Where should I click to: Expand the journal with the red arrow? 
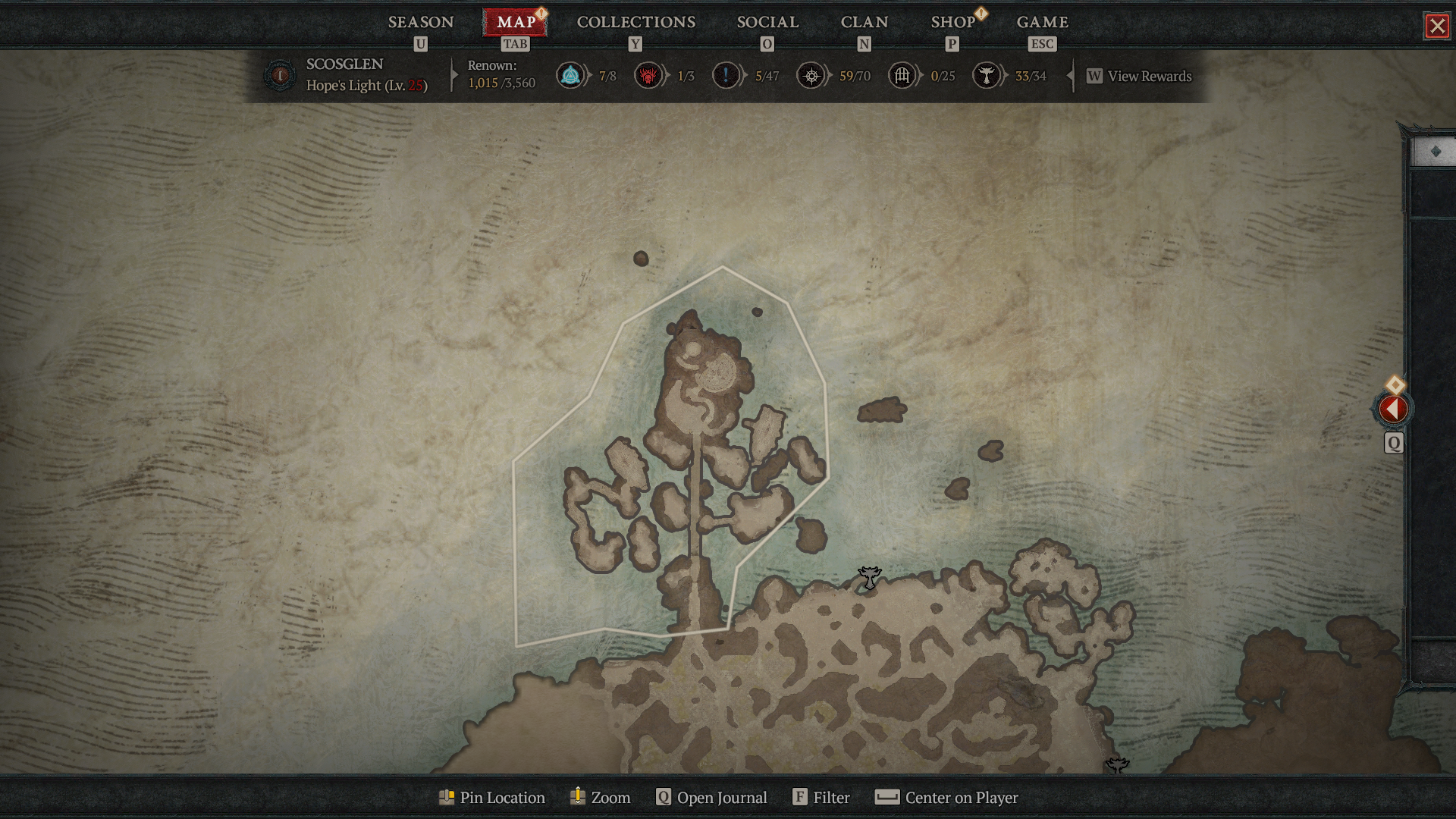tap(1392, 409)
